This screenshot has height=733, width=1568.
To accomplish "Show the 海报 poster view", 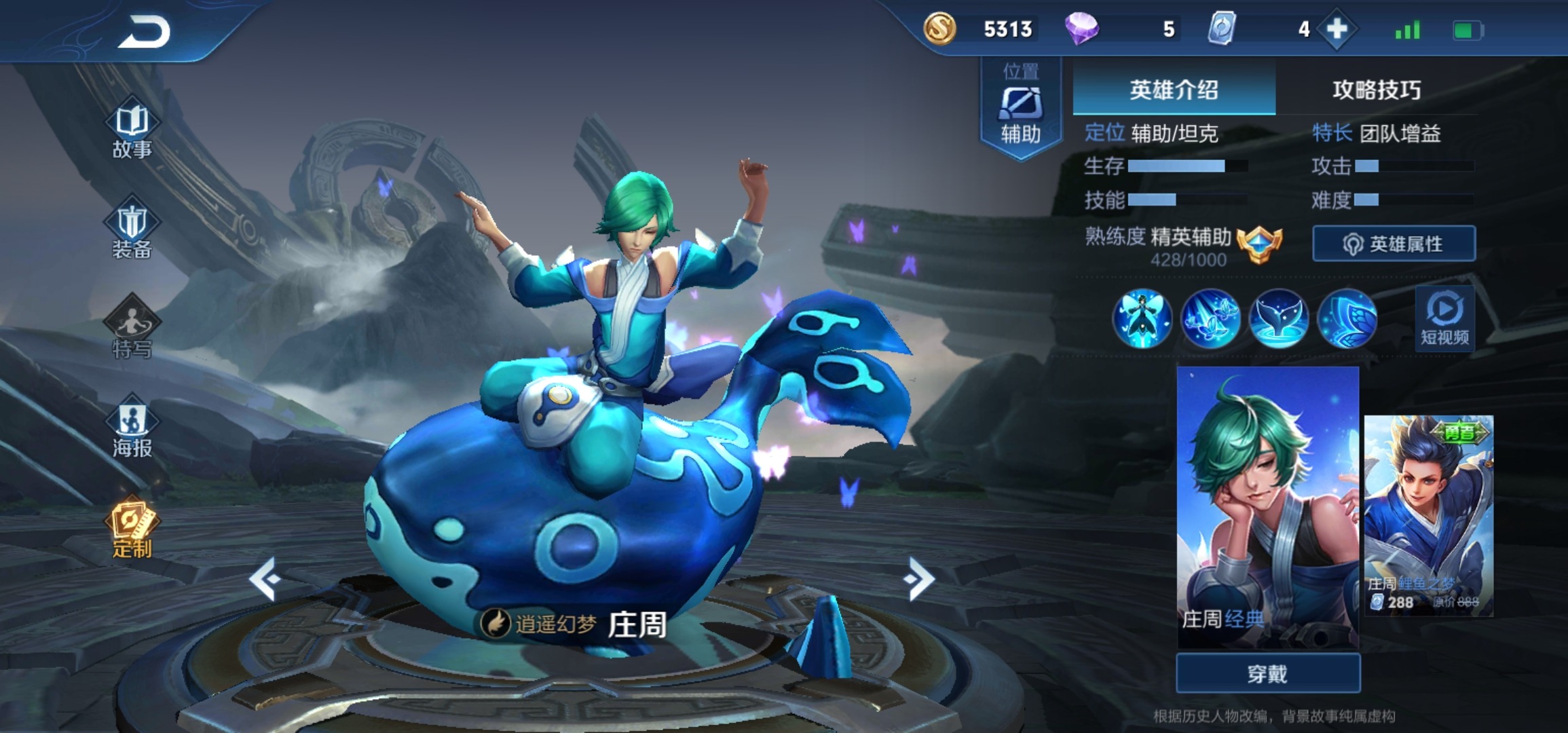I will click(x=132, y=428).
